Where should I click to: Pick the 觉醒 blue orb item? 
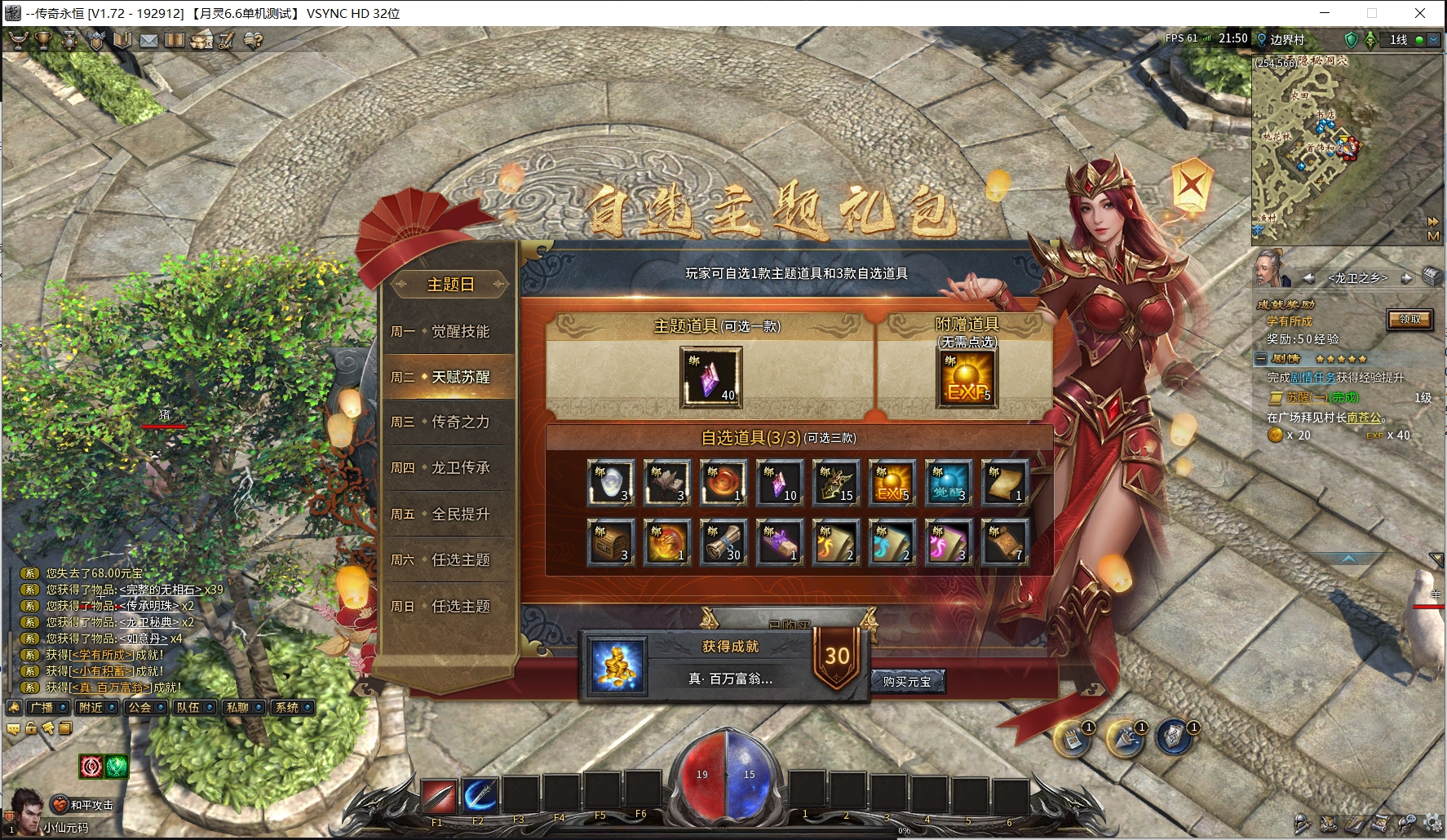pos(949,482)
